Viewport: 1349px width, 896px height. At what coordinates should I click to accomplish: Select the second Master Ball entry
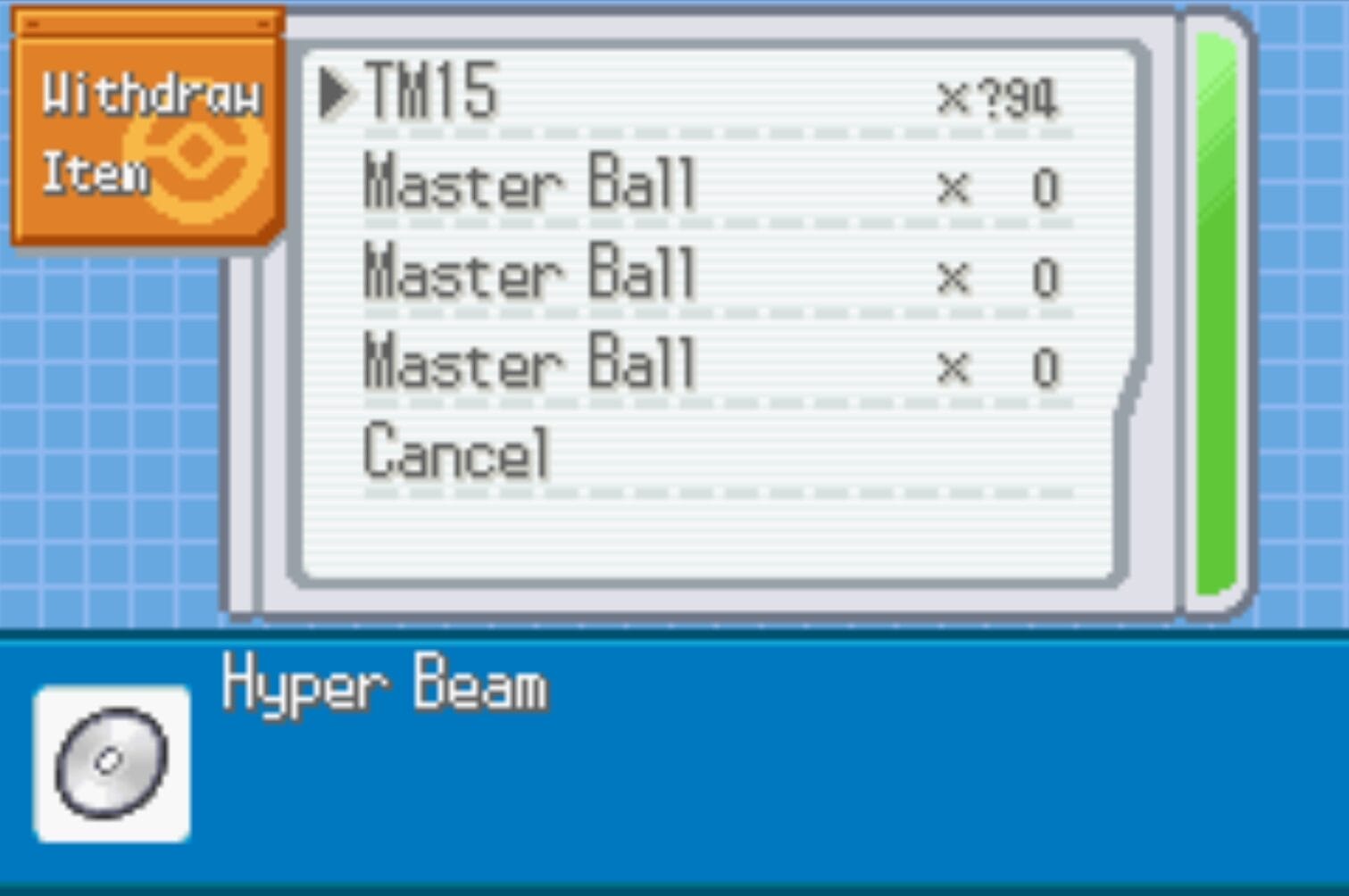pos(527,274)
